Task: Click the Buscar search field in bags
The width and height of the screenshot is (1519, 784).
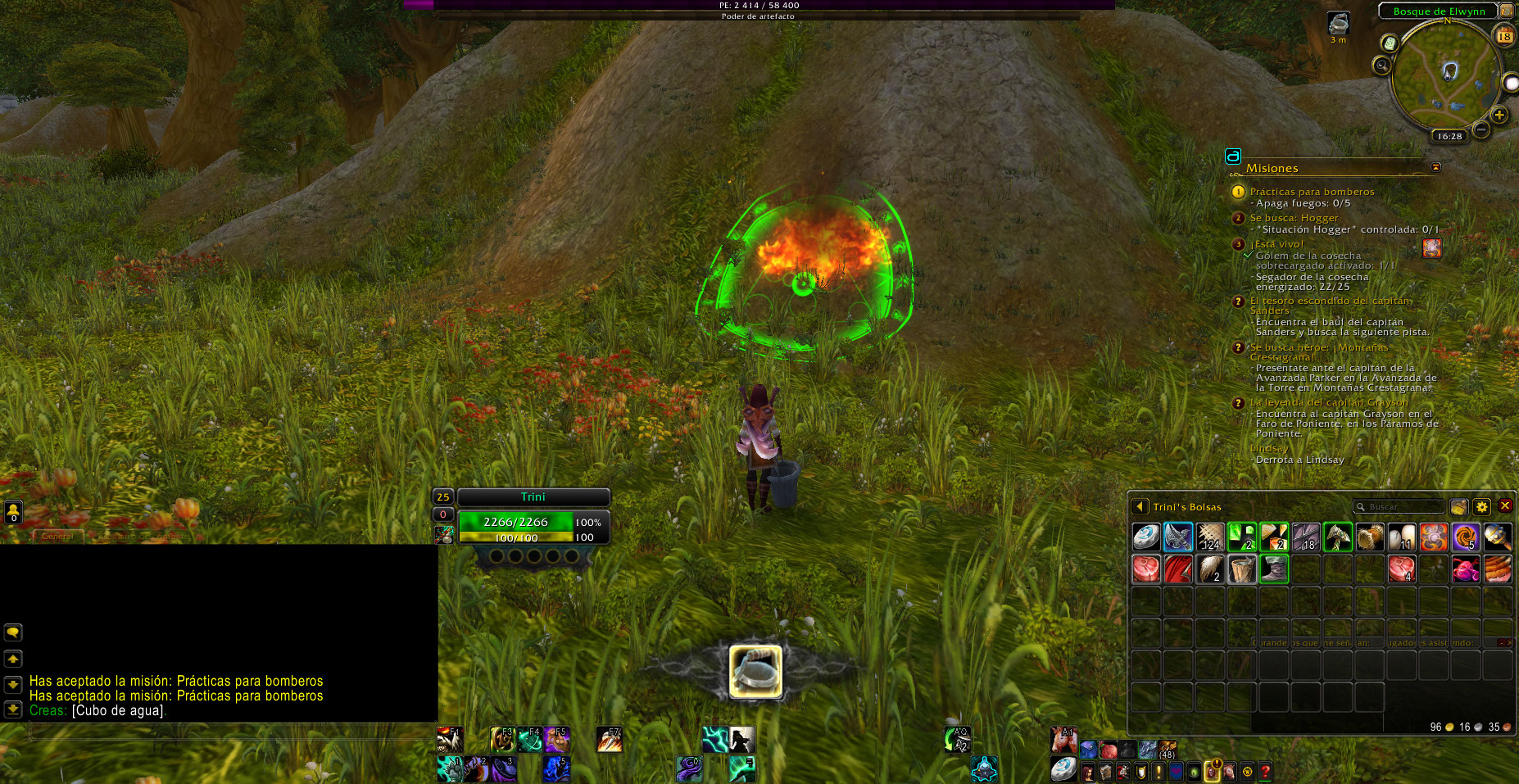Action: pos(1401,507)
